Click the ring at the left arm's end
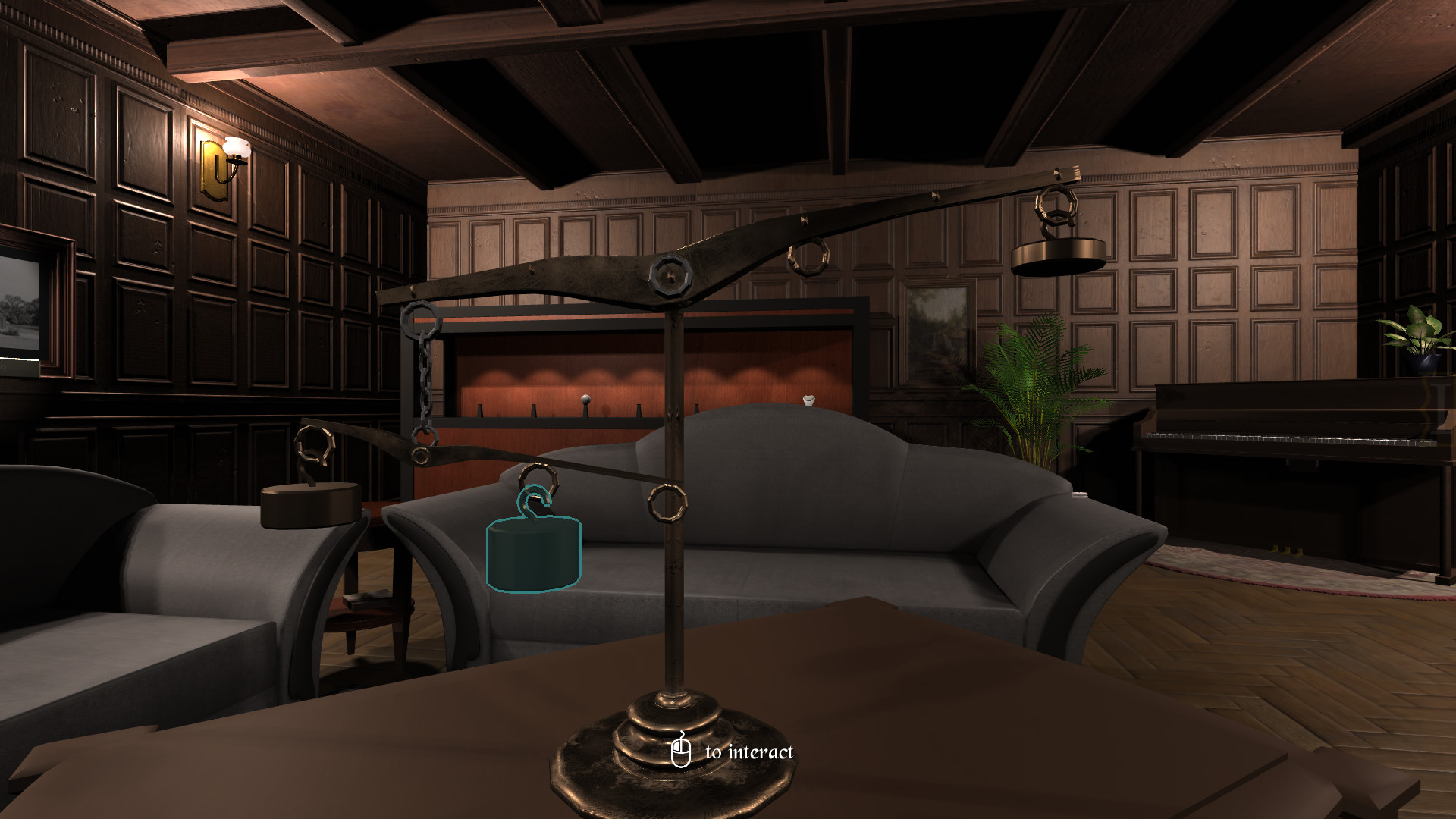 312,446
